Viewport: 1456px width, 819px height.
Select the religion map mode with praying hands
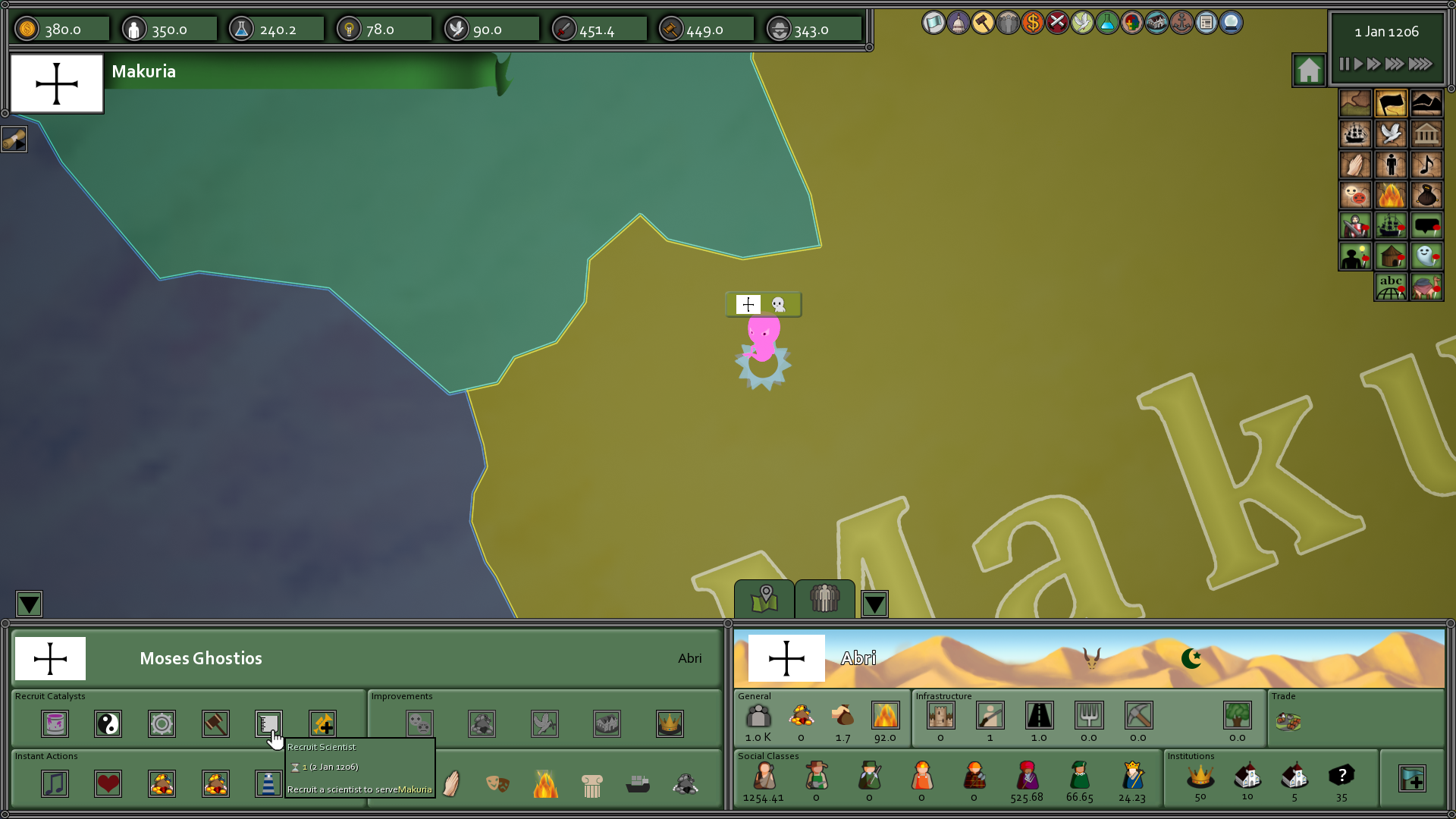click(1355, 165)
